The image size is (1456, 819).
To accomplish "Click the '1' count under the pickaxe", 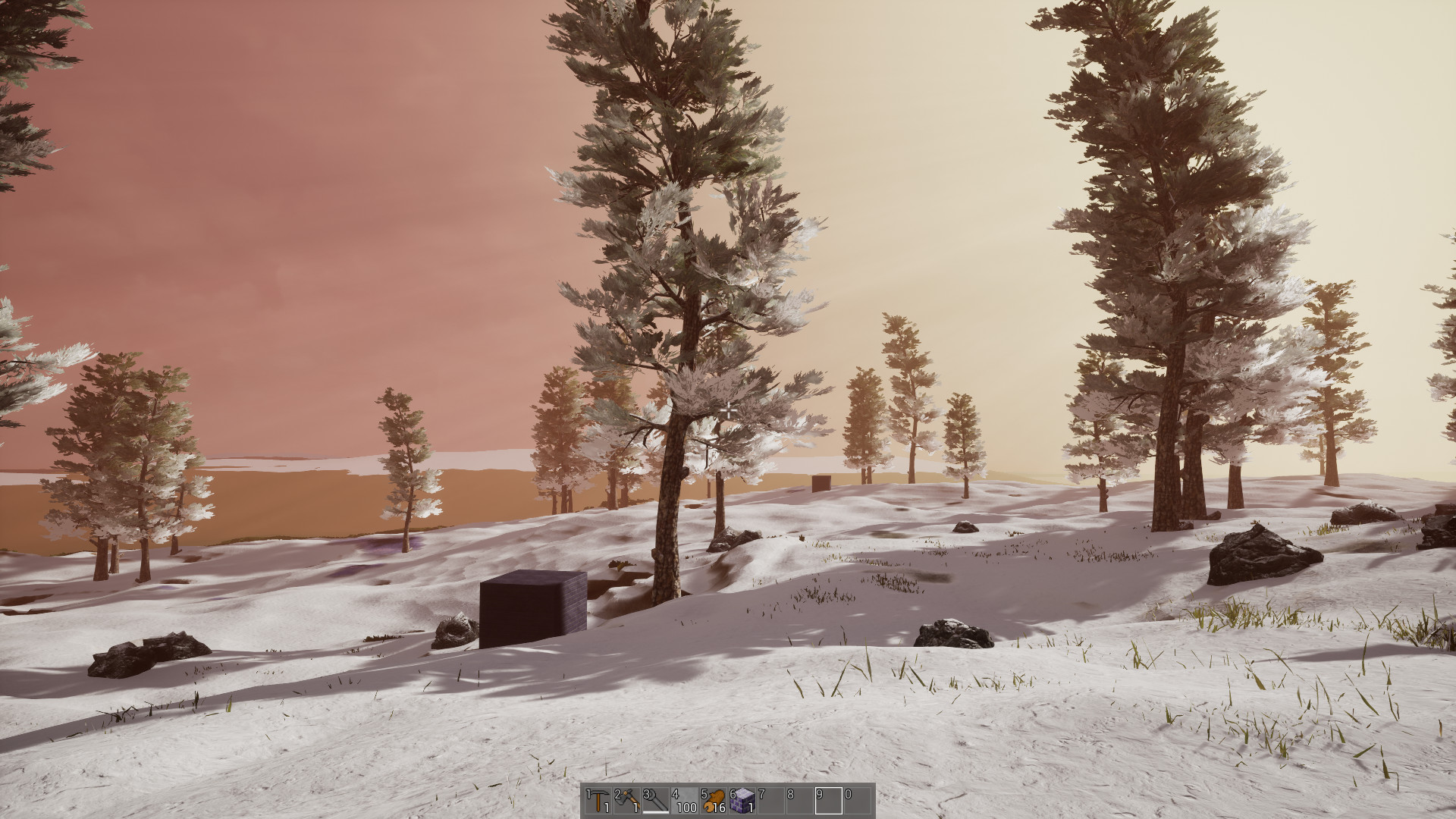I will pos(607,808).
